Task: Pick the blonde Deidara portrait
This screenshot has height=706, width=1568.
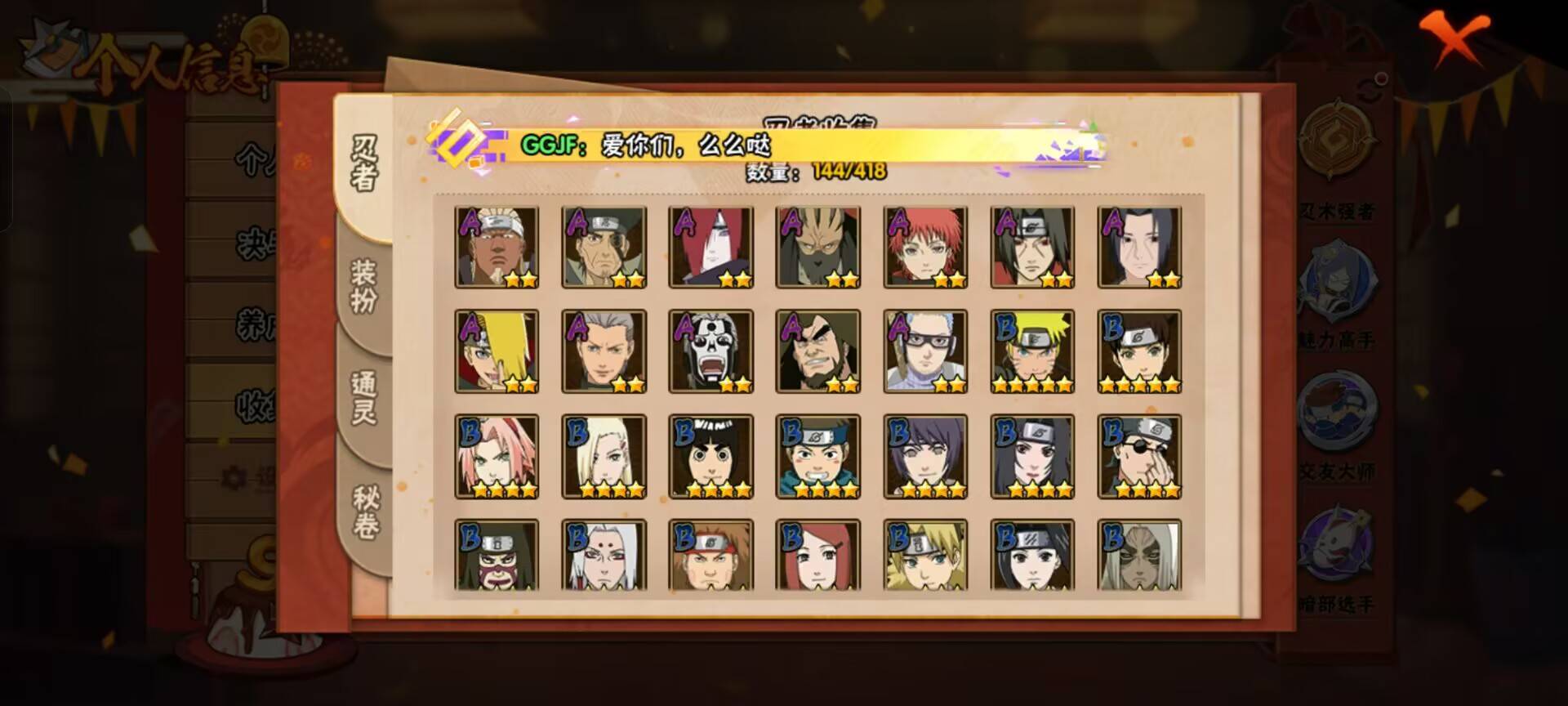Action: pos(497,351)
